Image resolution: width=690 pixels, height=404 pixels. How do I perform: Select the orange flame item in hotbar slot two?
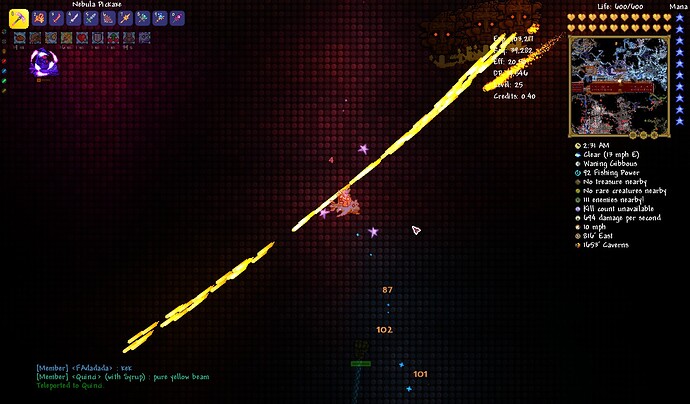point(39,18)
